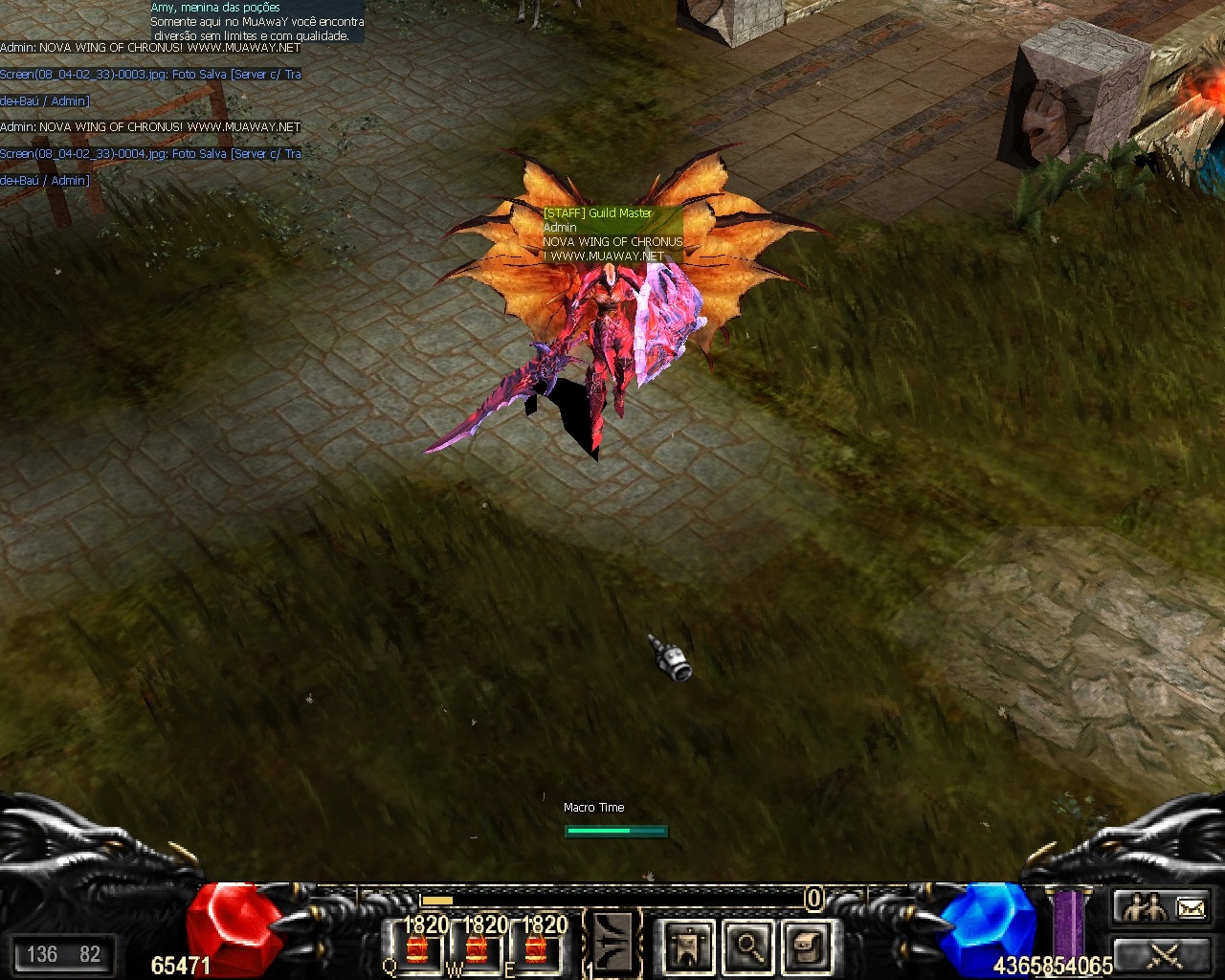Click the magnifying glass button
The height and width of the screenshot is (980, 1225).
747,947
